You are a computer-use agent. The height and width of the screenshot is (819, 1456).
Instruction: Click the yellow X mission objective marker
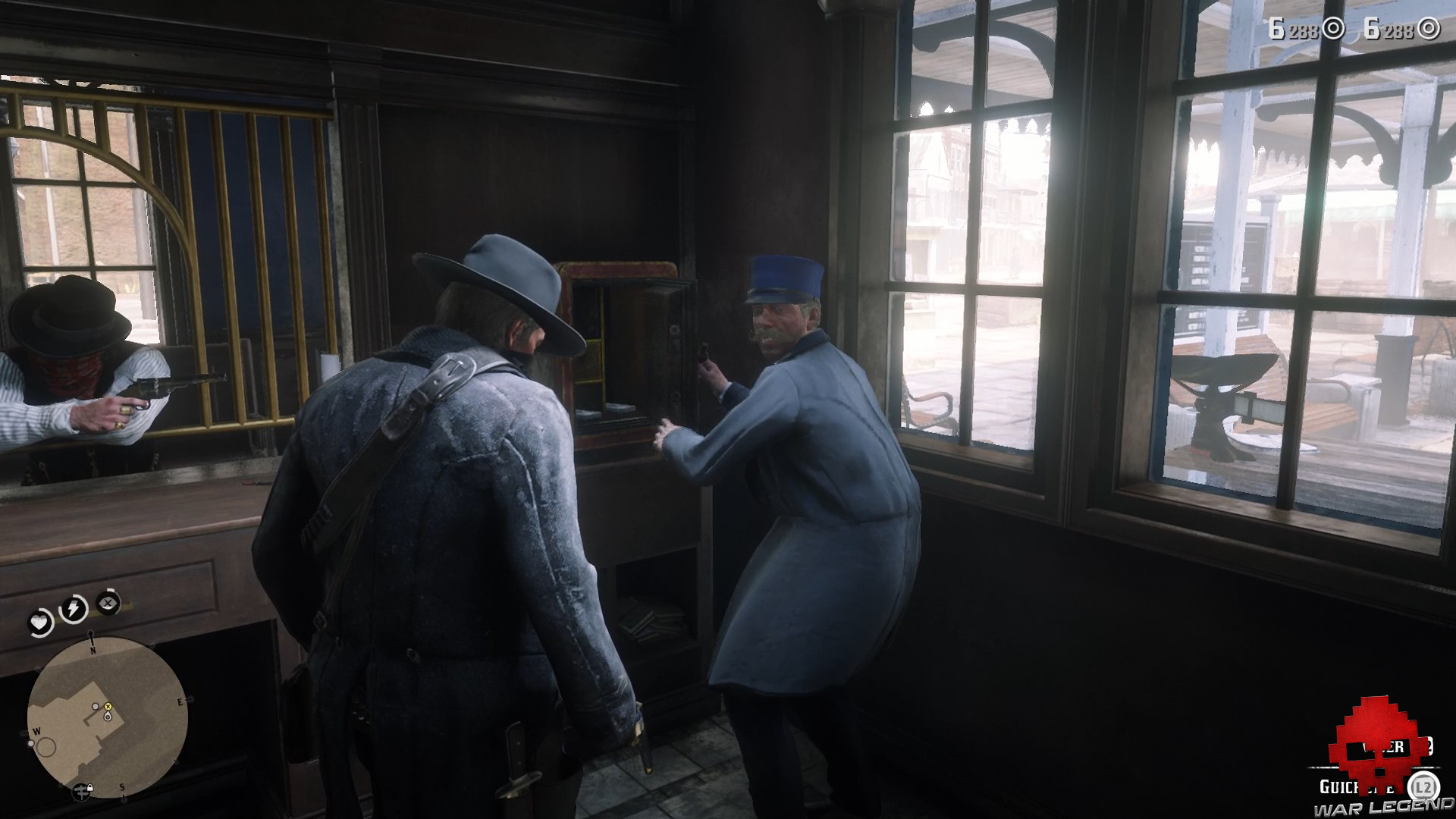click(x=108, y=707)
